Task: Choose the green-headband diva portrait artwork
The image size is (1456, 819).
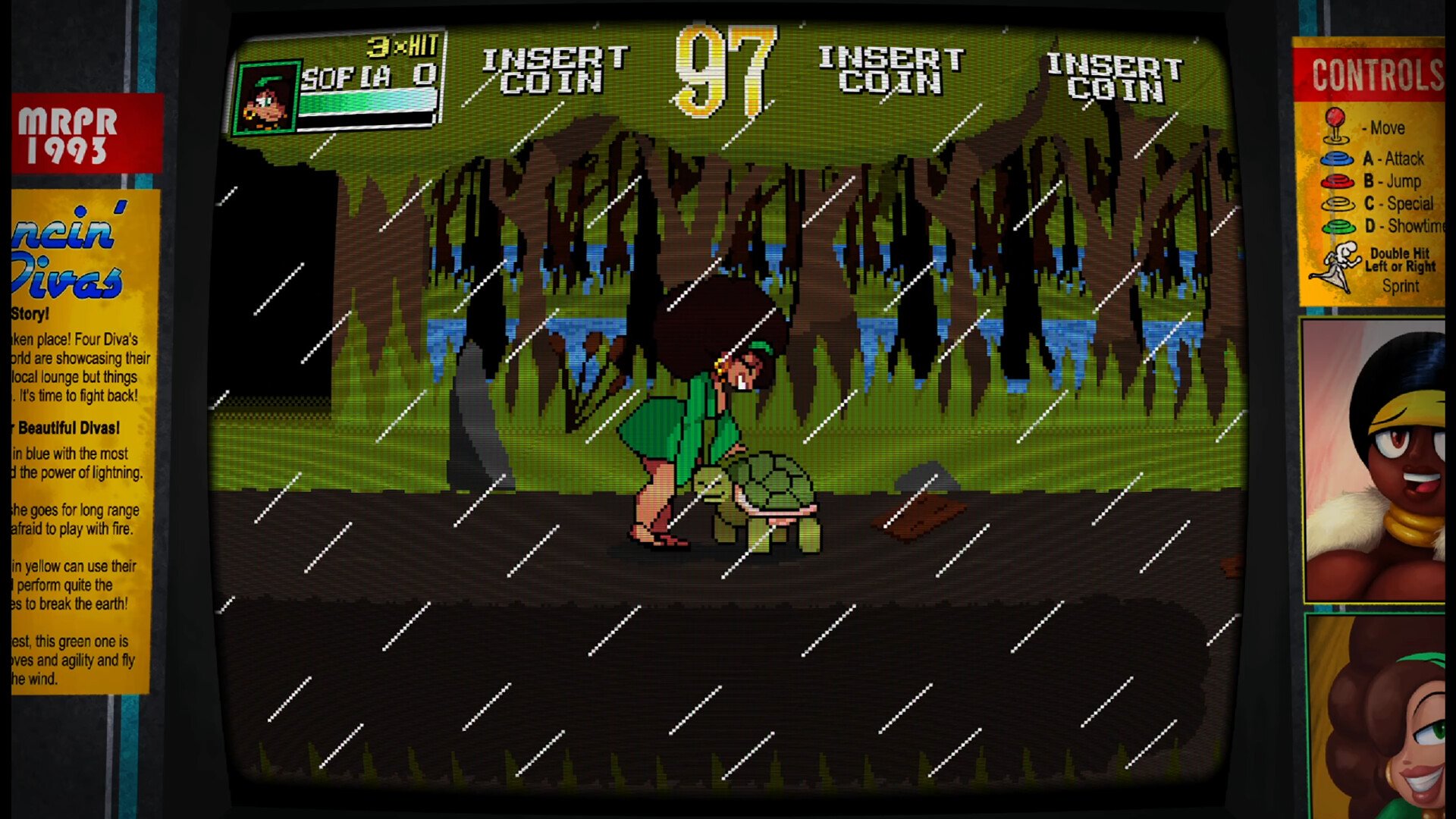Action: pos(1376,717)
